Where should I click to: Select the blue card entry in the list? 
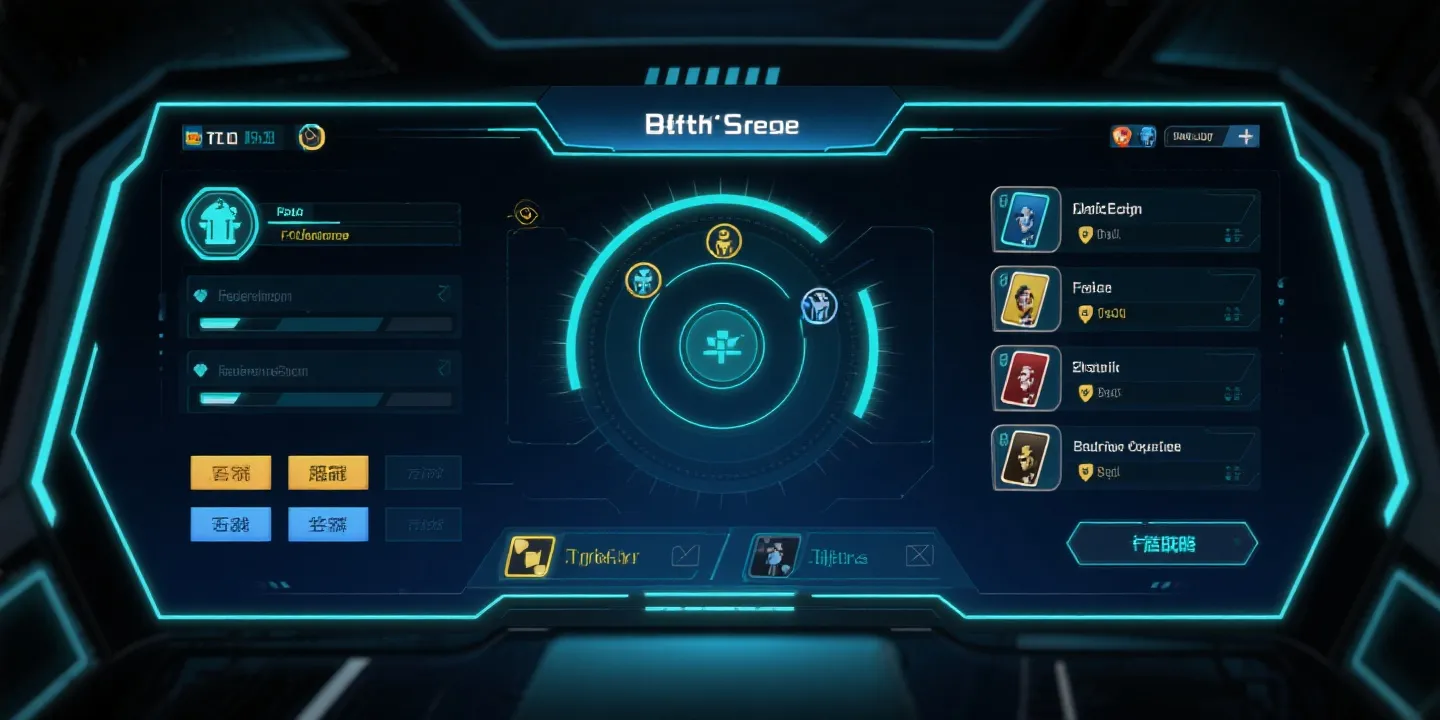pyautogui.click(x=1022, y=219)
